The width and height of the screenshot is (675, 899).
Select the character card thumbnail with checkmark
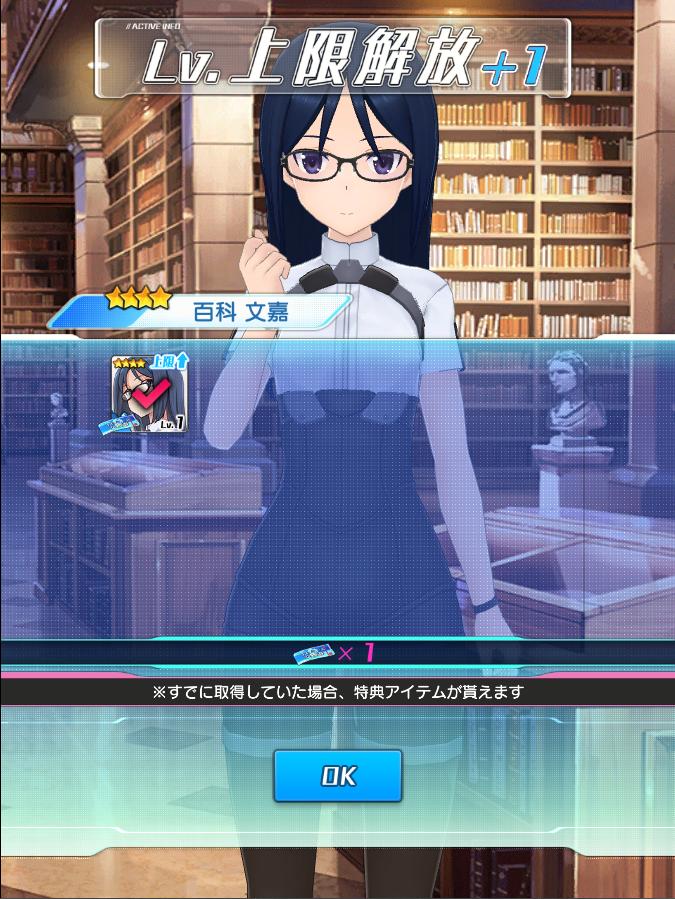coord(148,395)
